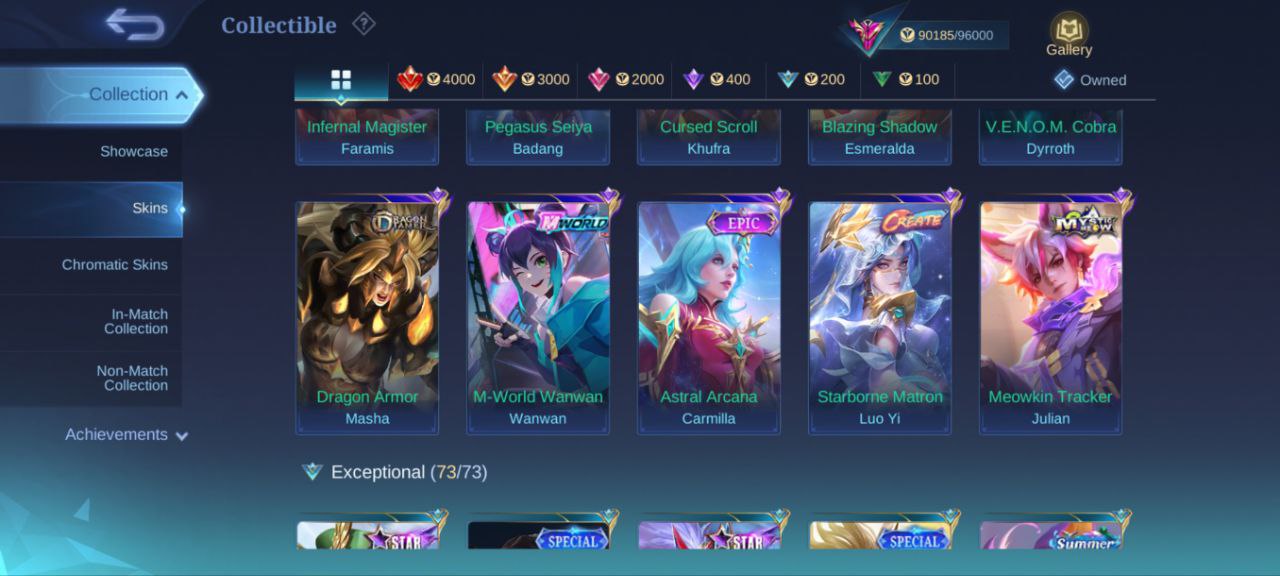This screenshot has height=576, width=1280.
Task: Open the Gallery
Action: pos(1069,35)
